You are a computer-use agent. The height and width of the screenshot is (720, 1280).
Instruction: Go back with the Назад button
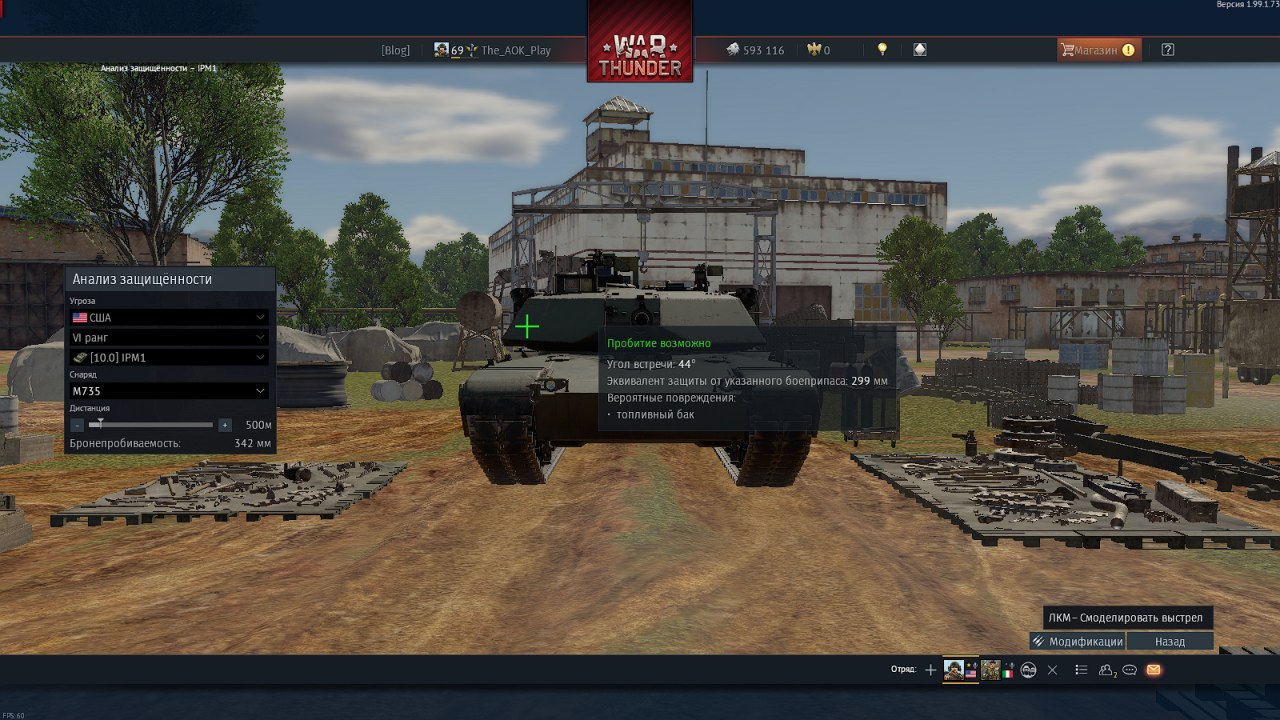point(1170,642)
